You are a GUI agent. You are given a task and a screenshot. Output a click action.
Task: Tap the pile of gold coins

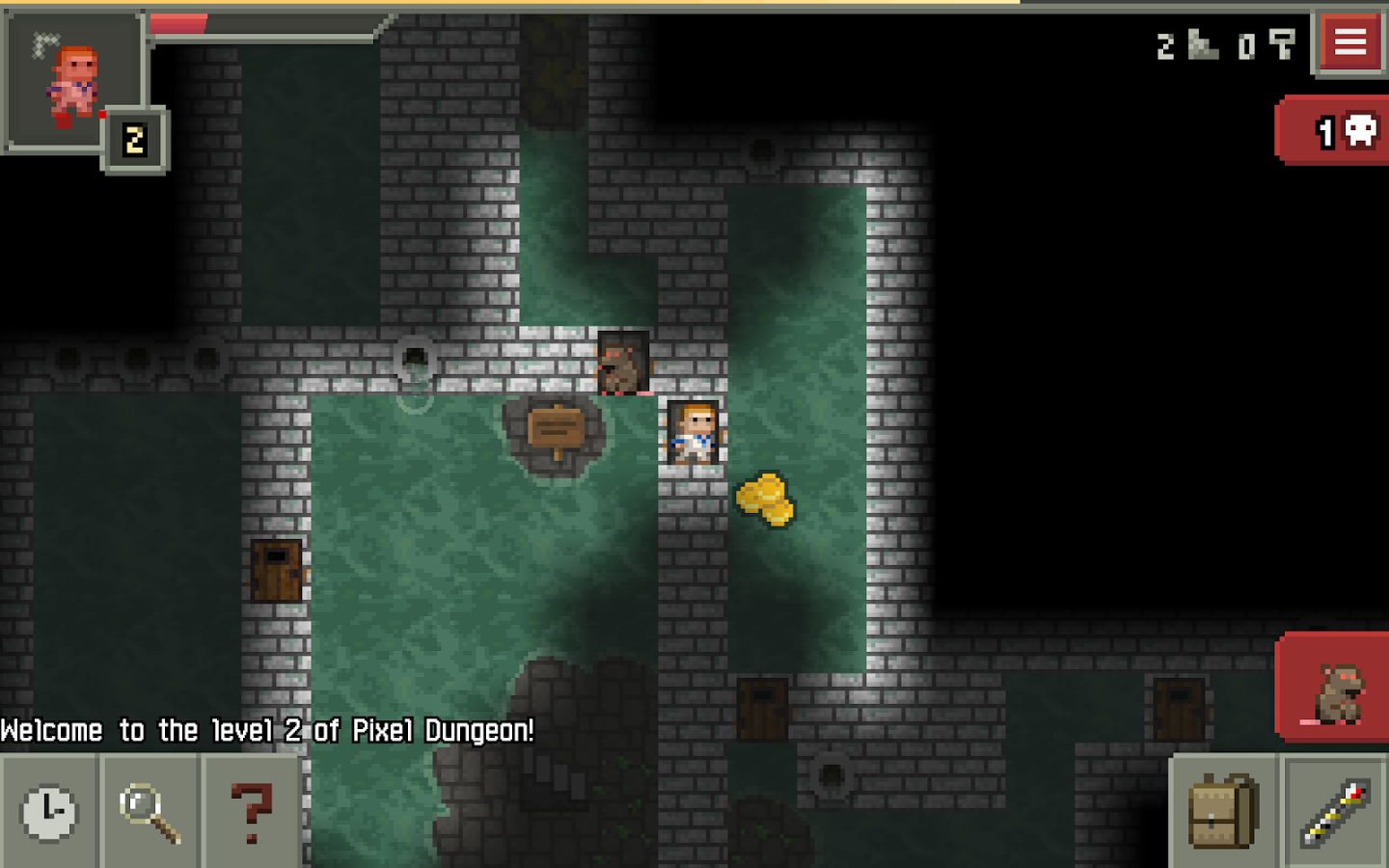click(765, 499)
